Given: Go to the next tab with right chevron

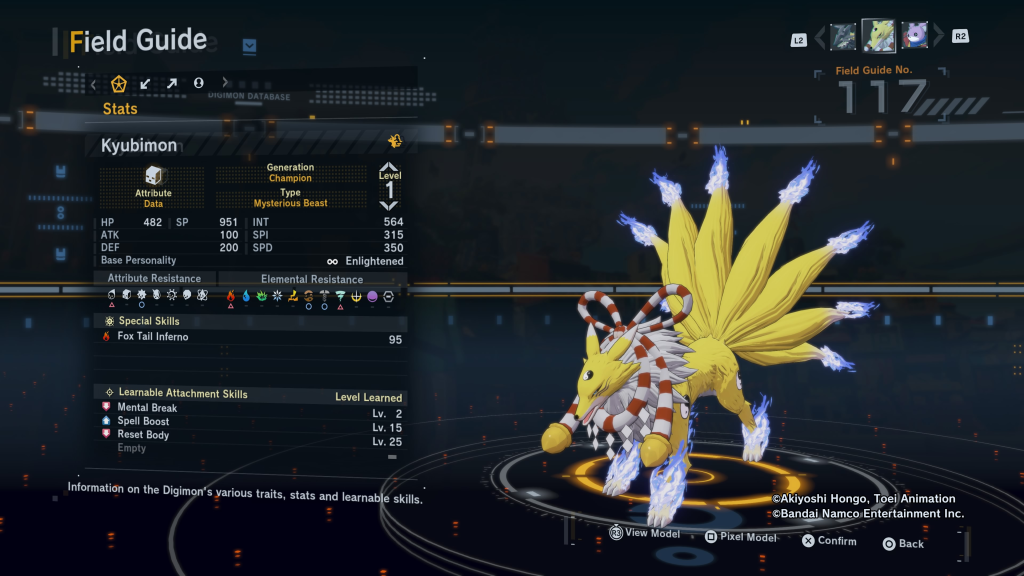Looking at the screenshot, I should point(225,83).
